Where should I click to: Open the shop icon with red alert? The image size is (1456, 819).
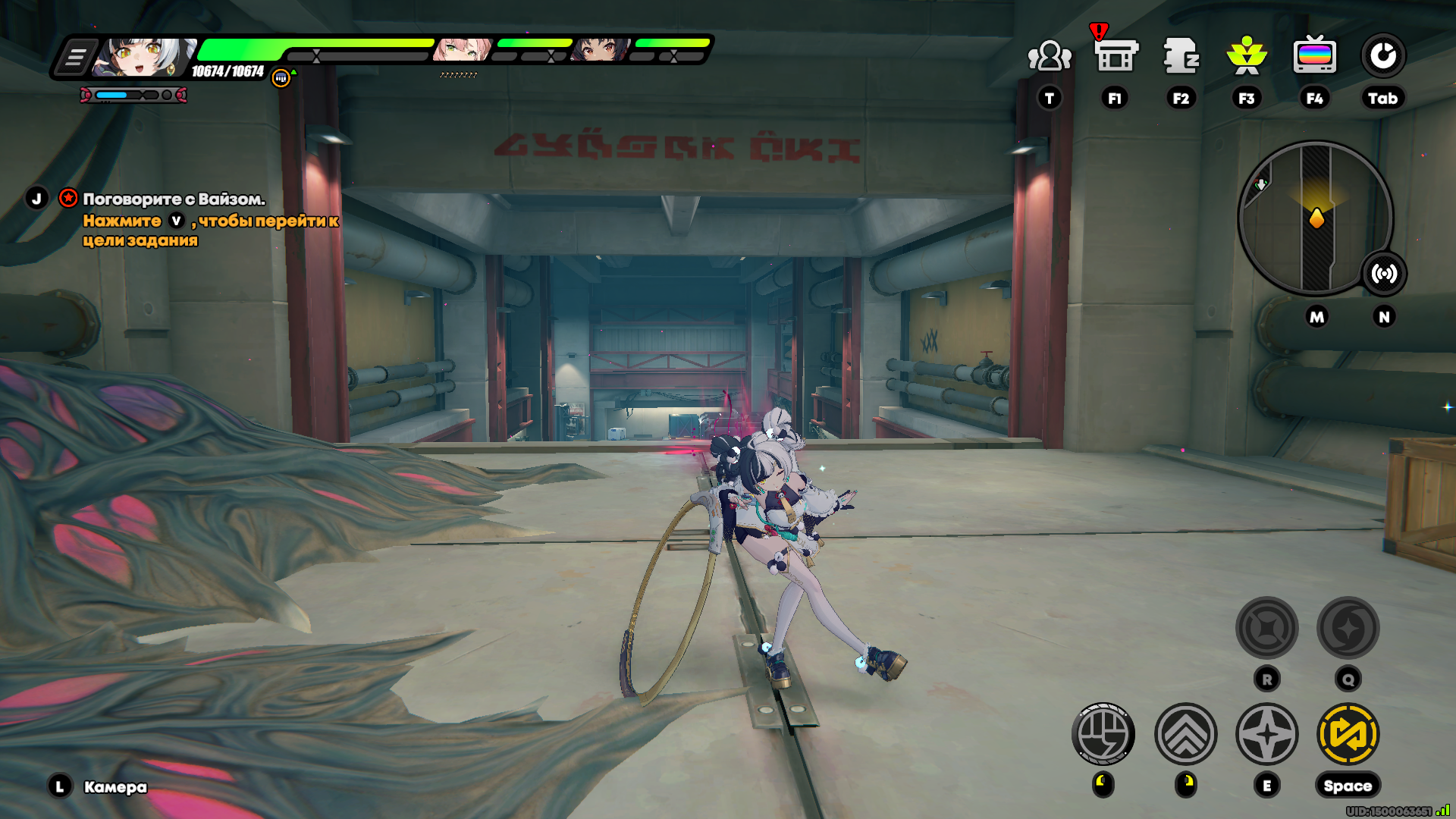(1116, 56)
